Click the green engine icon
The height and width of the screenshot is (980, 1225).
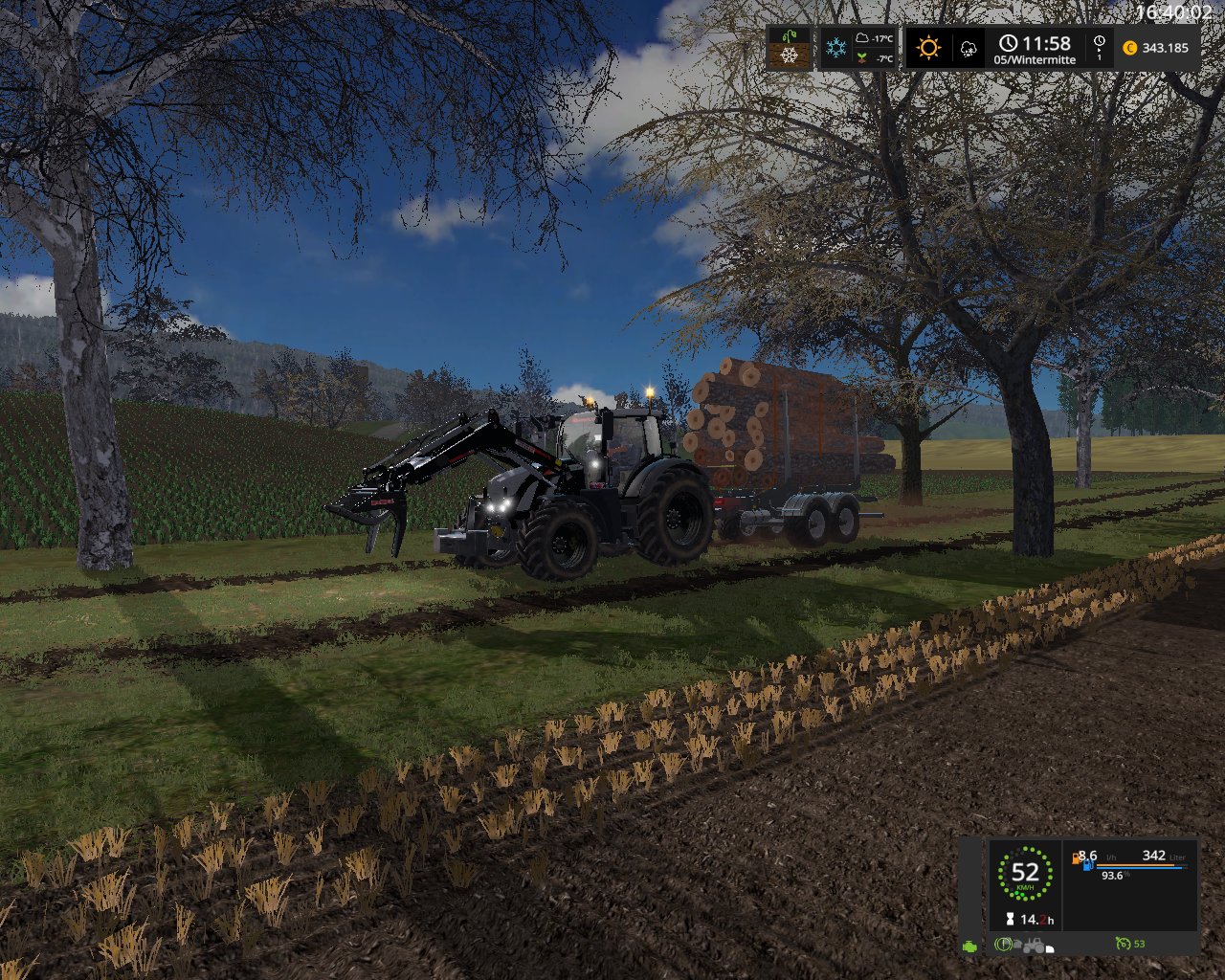(x=971, y=945)
